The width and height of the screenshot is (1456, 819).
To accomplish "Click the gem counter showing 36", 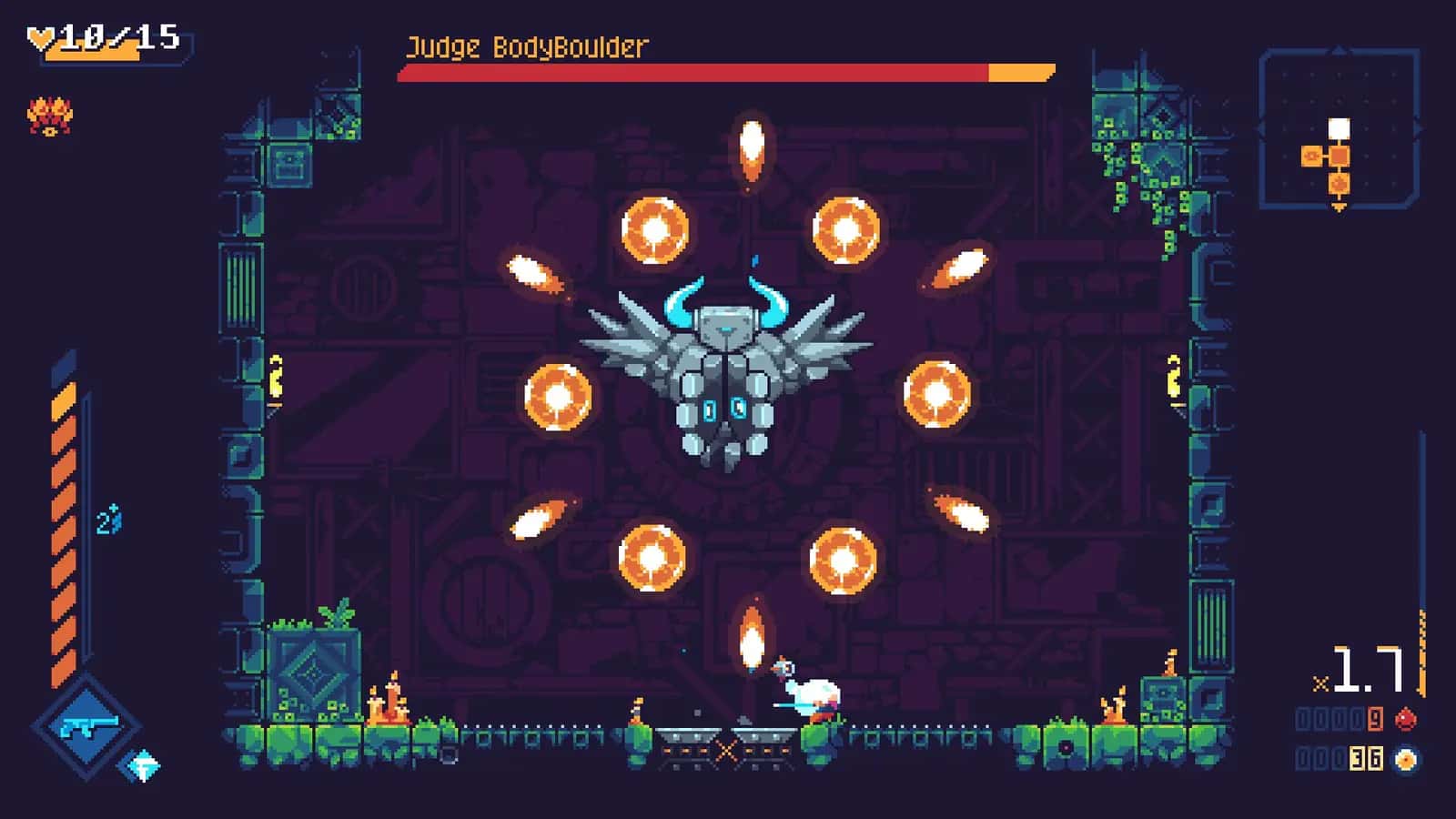I will [1365, 759].
